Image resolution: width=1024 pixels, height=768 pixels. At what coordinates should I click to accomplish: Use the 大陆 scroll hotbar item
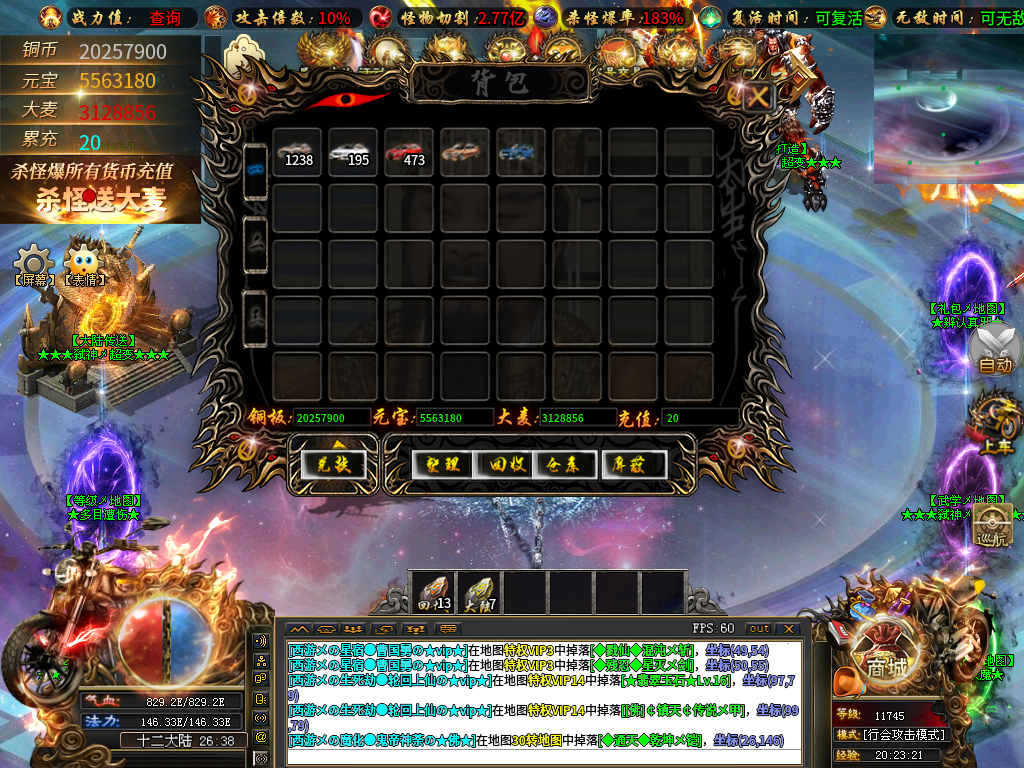coord(479,593)
